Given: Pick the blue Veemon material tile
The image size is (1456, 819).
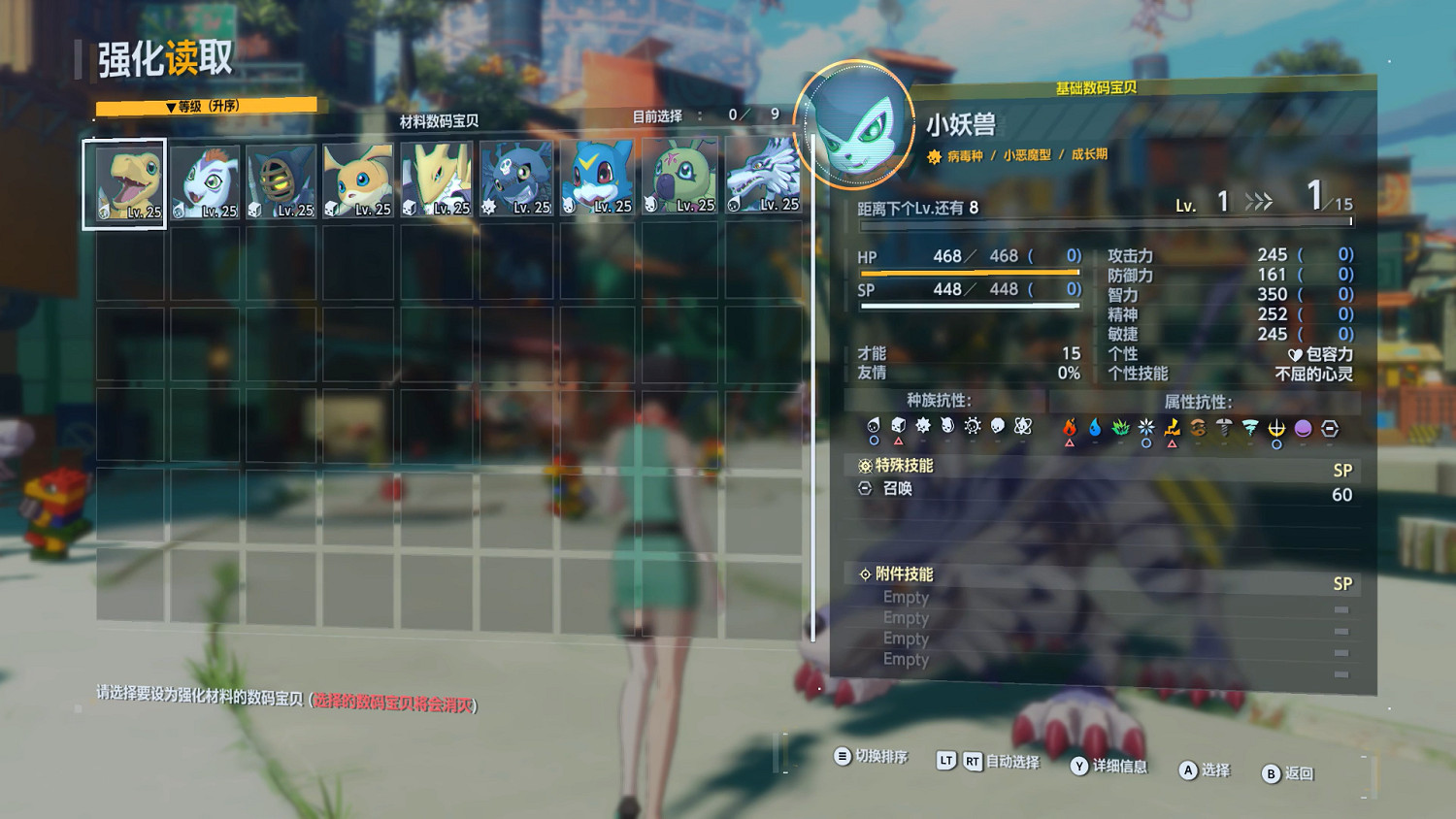Looking at the screenshot, I should (598, 180).
